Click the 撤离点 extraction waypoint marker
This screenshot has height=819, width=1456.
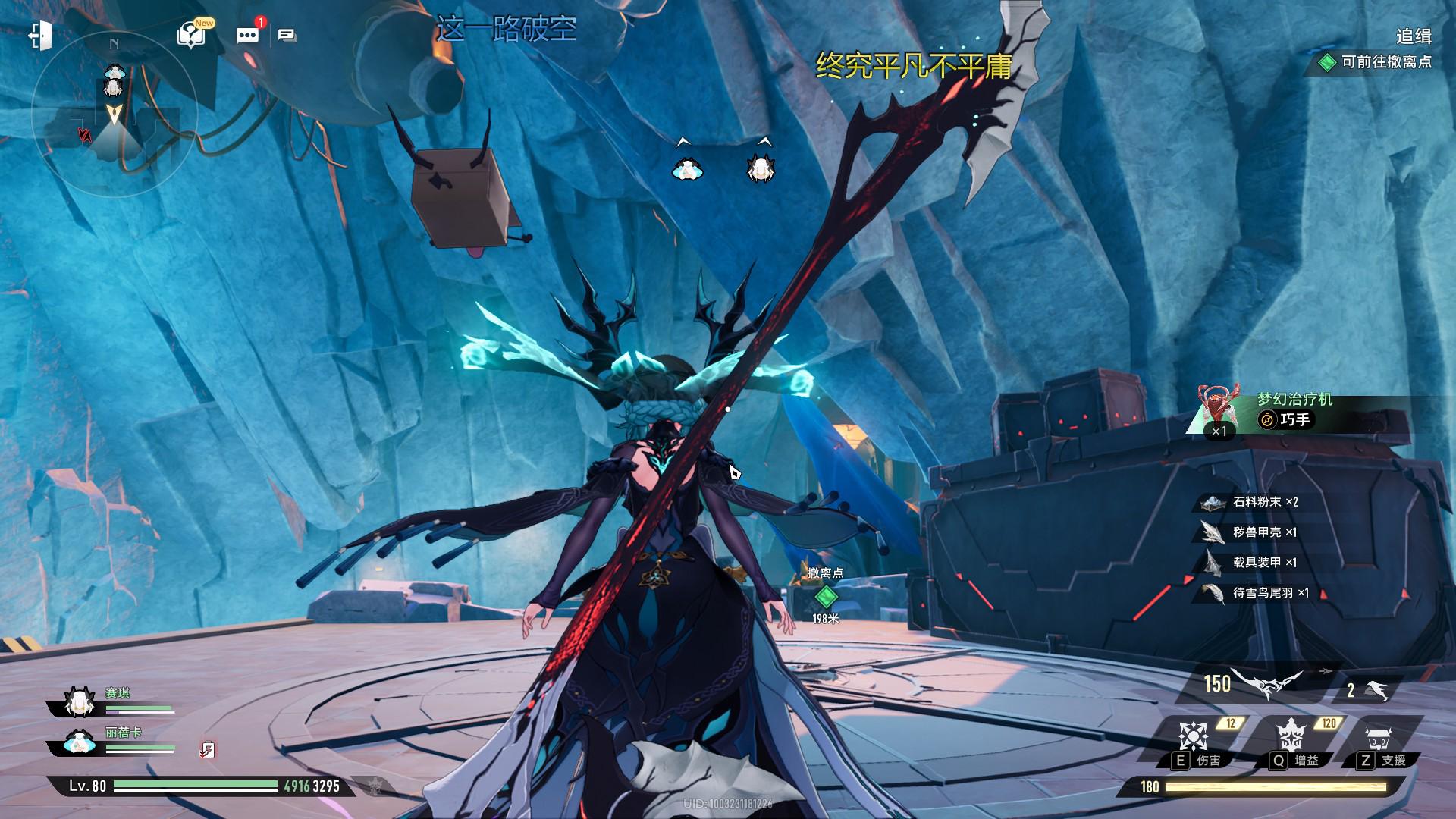click(825, 595)
